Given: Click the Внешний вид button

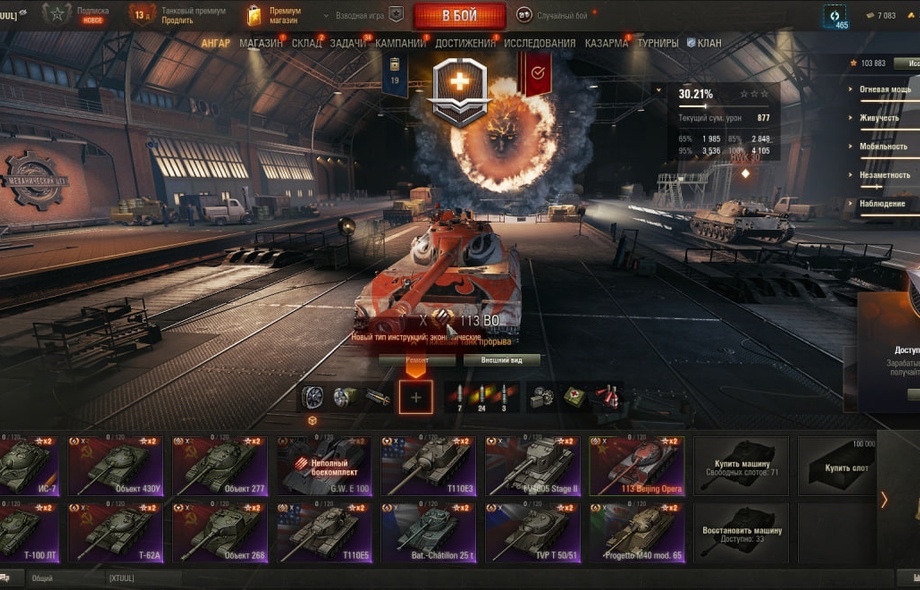Looking at the screenshot, I should (x=501, y=360).
